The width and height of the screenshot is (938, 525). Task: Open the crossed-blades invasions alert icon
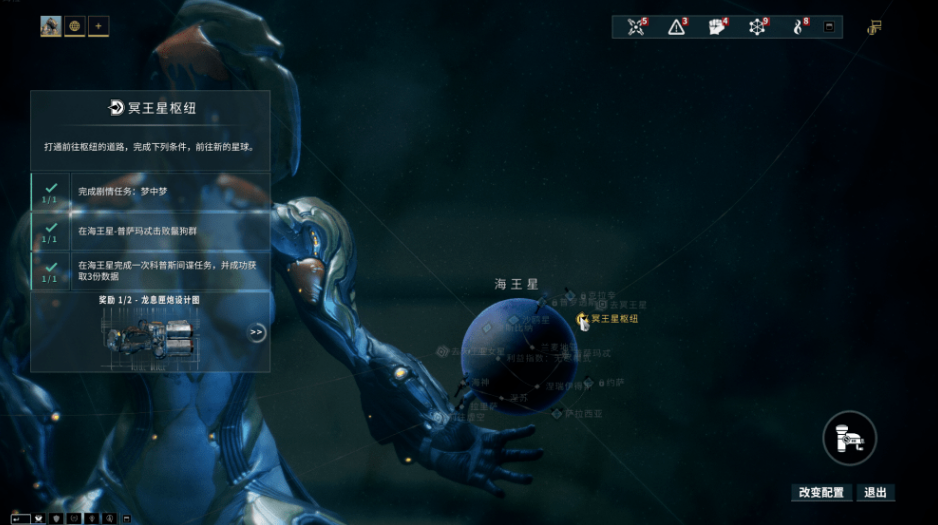[636, 27]
